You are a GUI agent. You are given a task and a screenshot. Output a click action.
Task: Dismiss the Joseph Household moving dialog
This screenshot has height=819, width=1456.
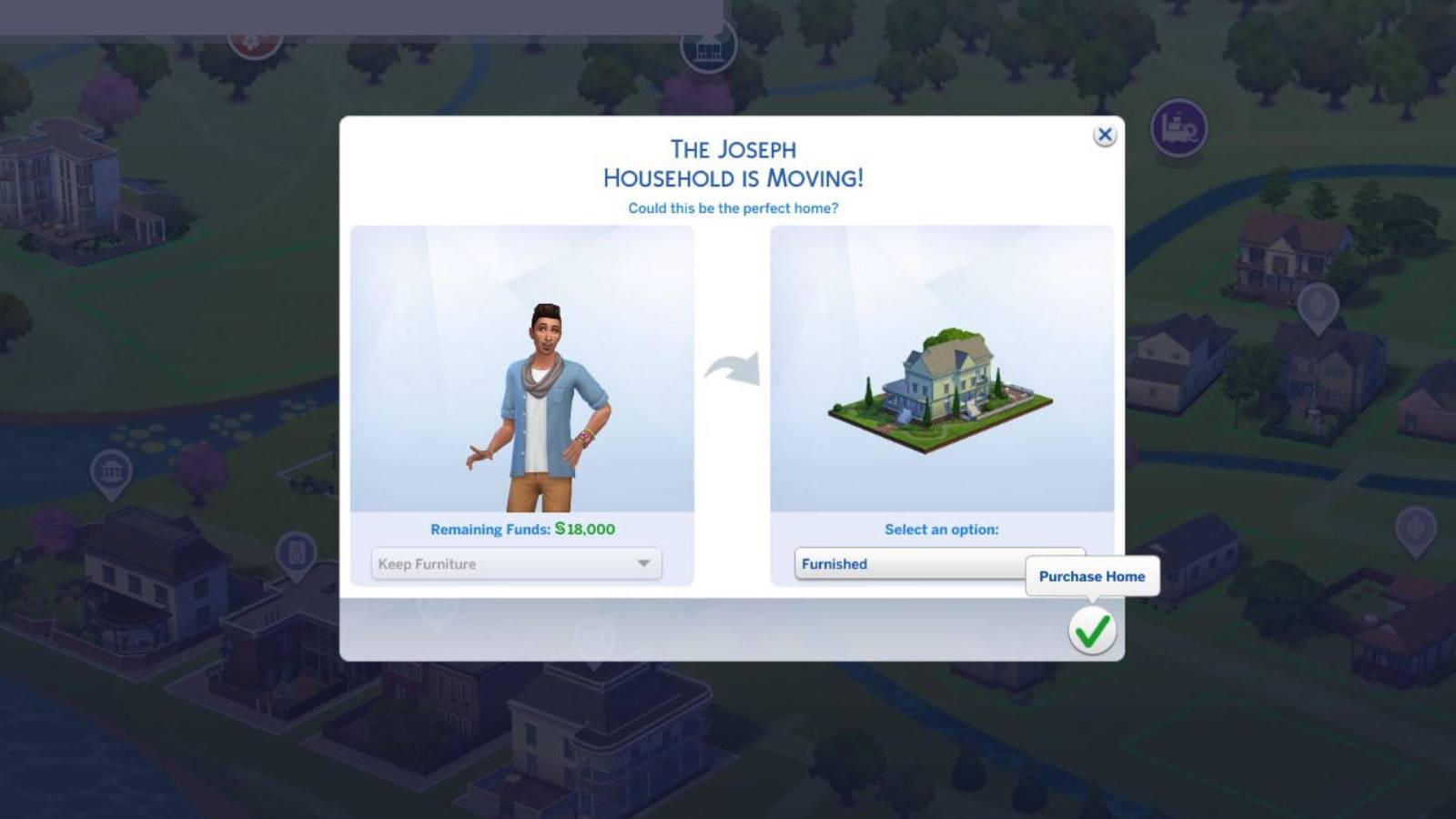[x=1106, y=134]
